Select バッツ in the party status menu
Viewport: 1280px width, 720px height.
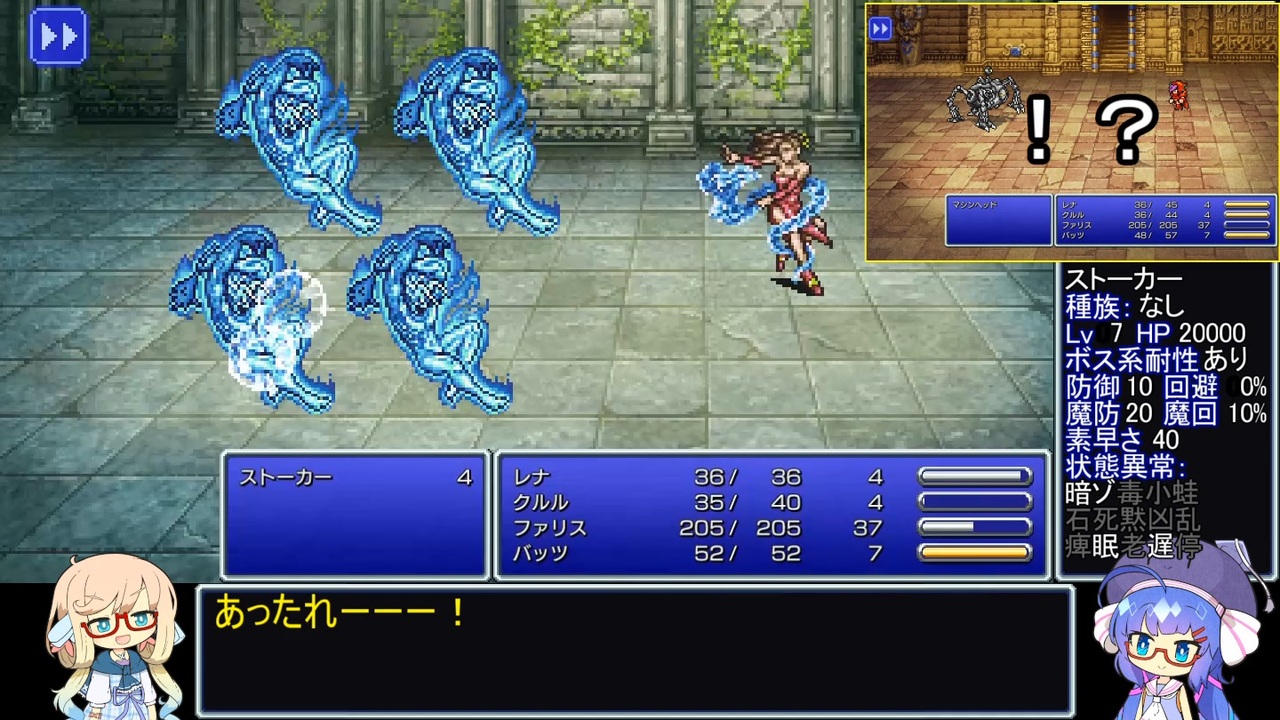[540, 553]
